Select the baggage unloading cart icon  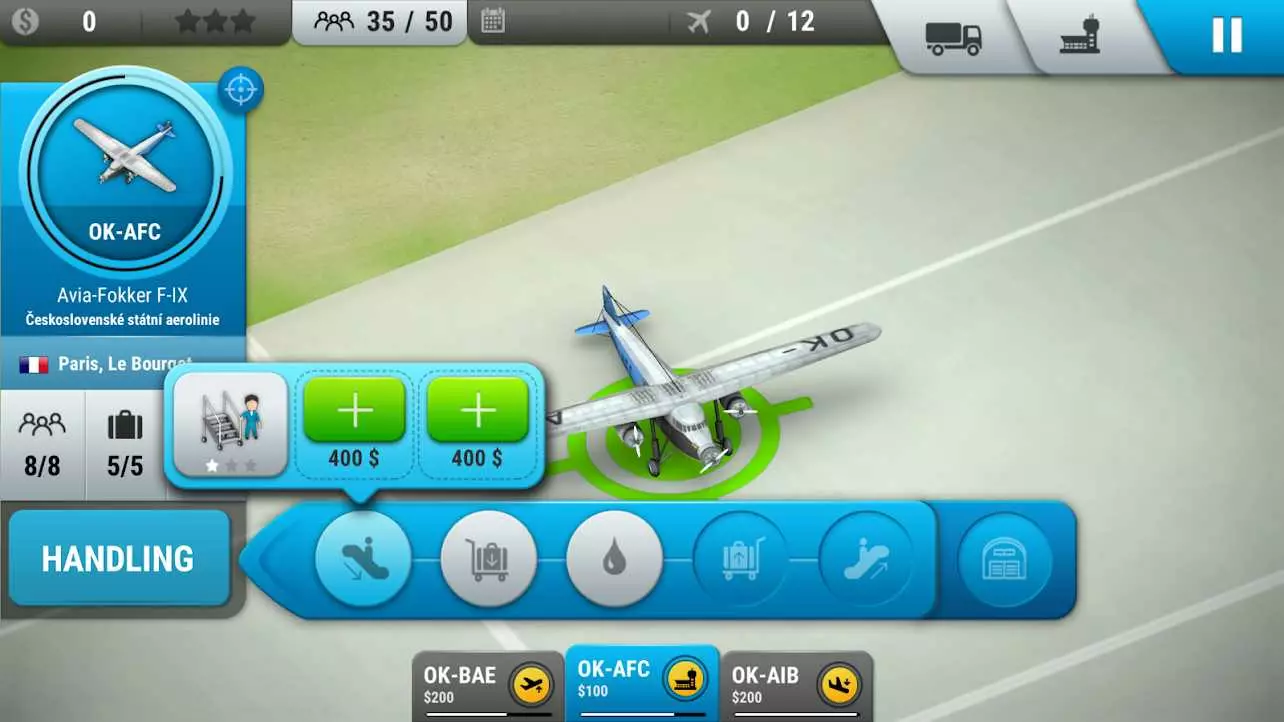[x=487, y=559]
